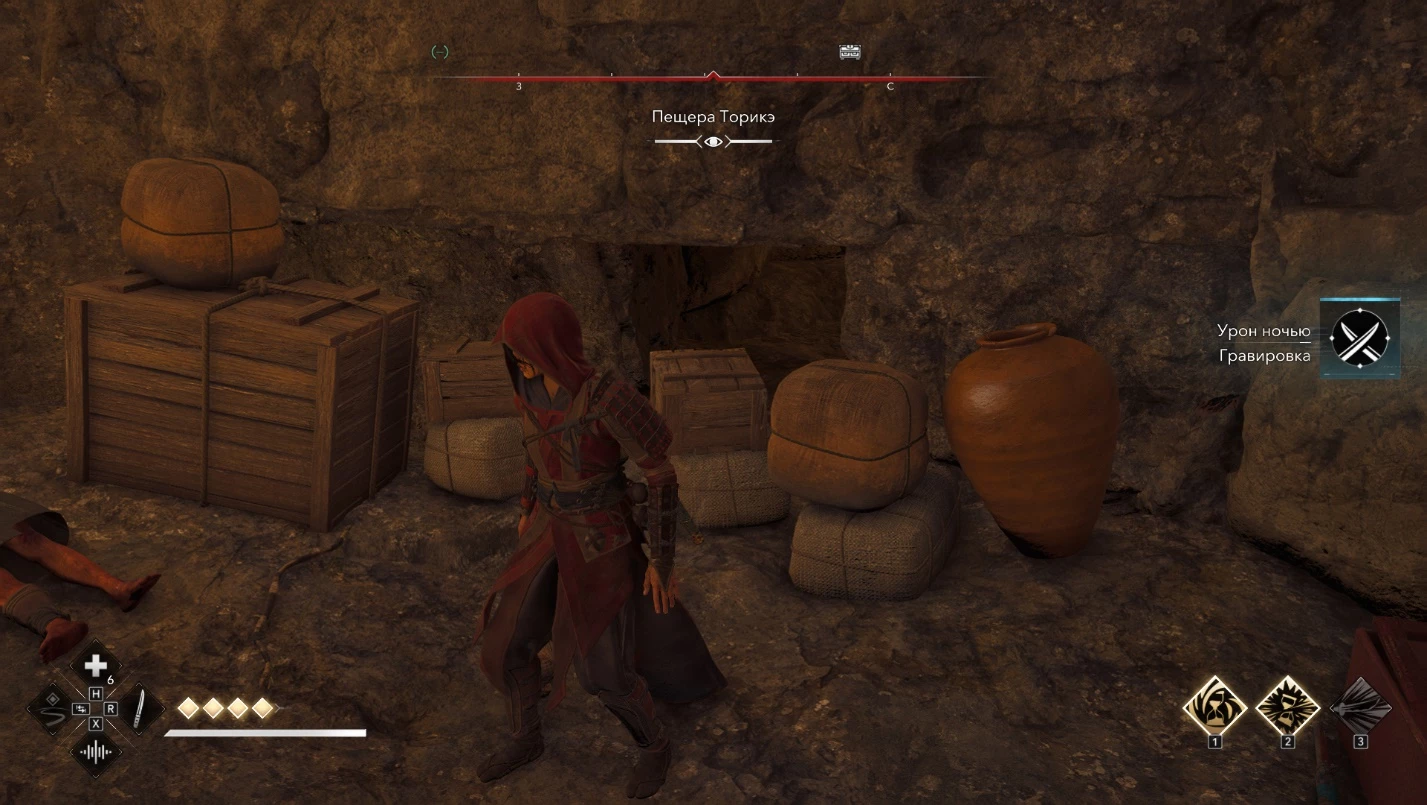Click the treasure chest marker on the compass
This screenshot has width=1427, height=805.
point(850,53)
